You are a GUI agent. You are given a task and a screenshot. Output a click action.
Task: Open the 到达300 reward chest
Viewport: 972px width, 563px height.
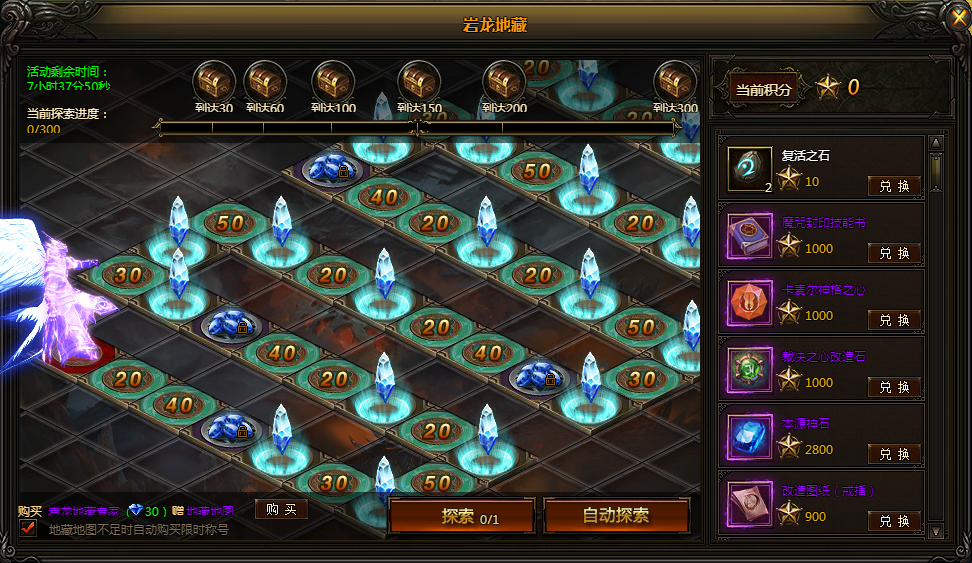(x=675, y=82)
